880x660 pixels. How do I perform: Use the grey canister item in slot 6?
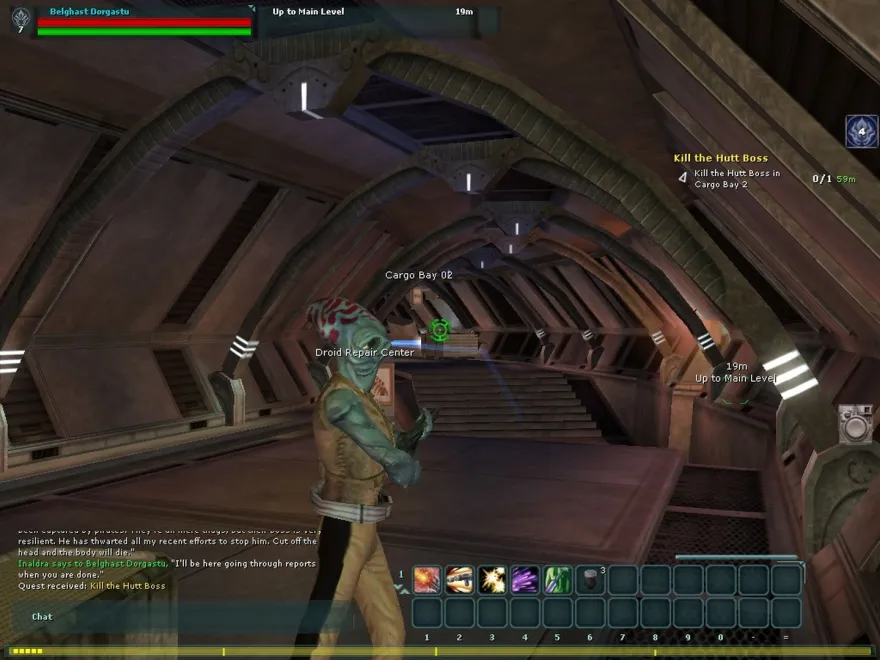(590, 580)
